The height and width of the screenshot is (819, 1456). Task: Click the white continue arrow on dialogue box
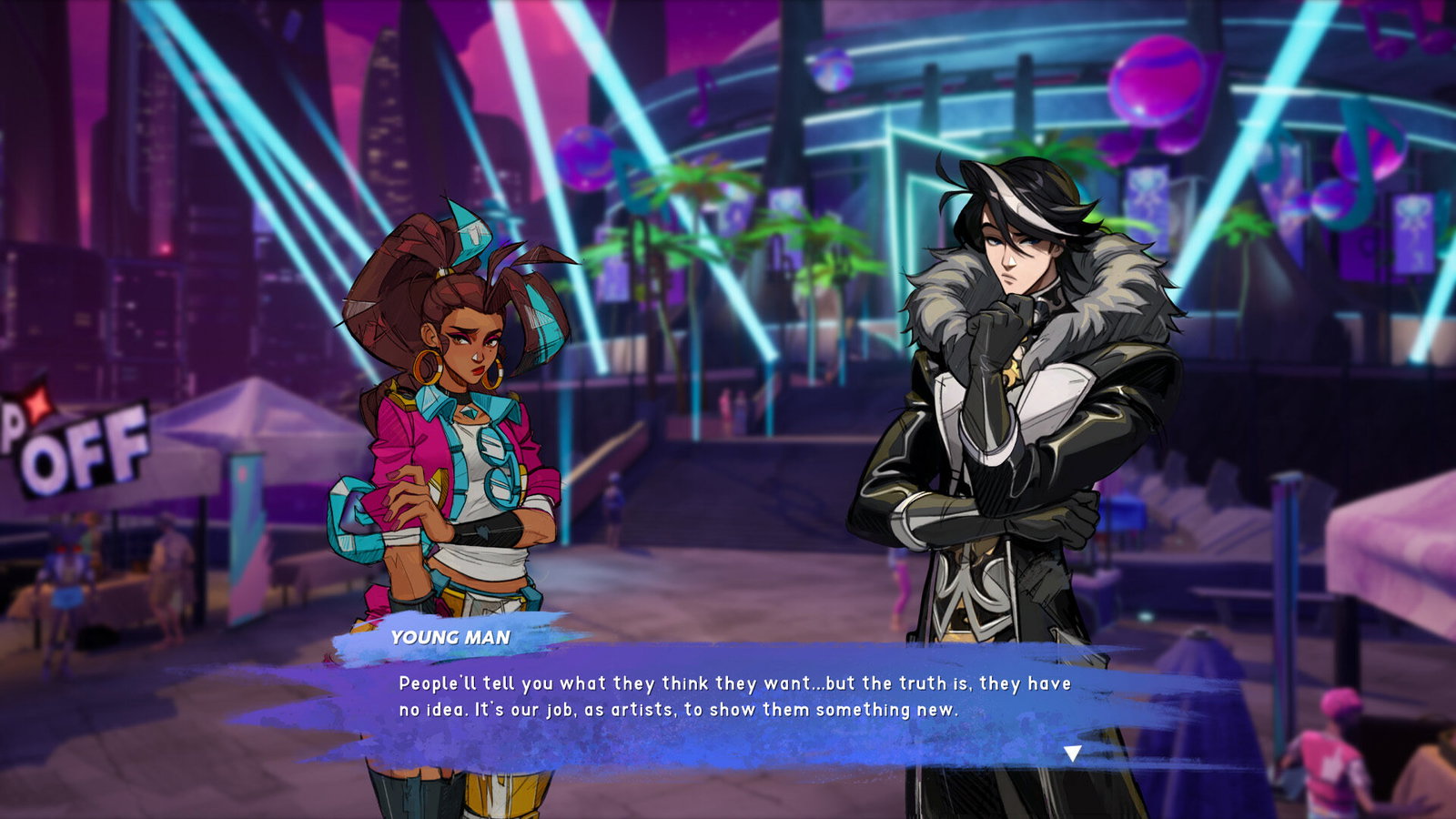1076,752
